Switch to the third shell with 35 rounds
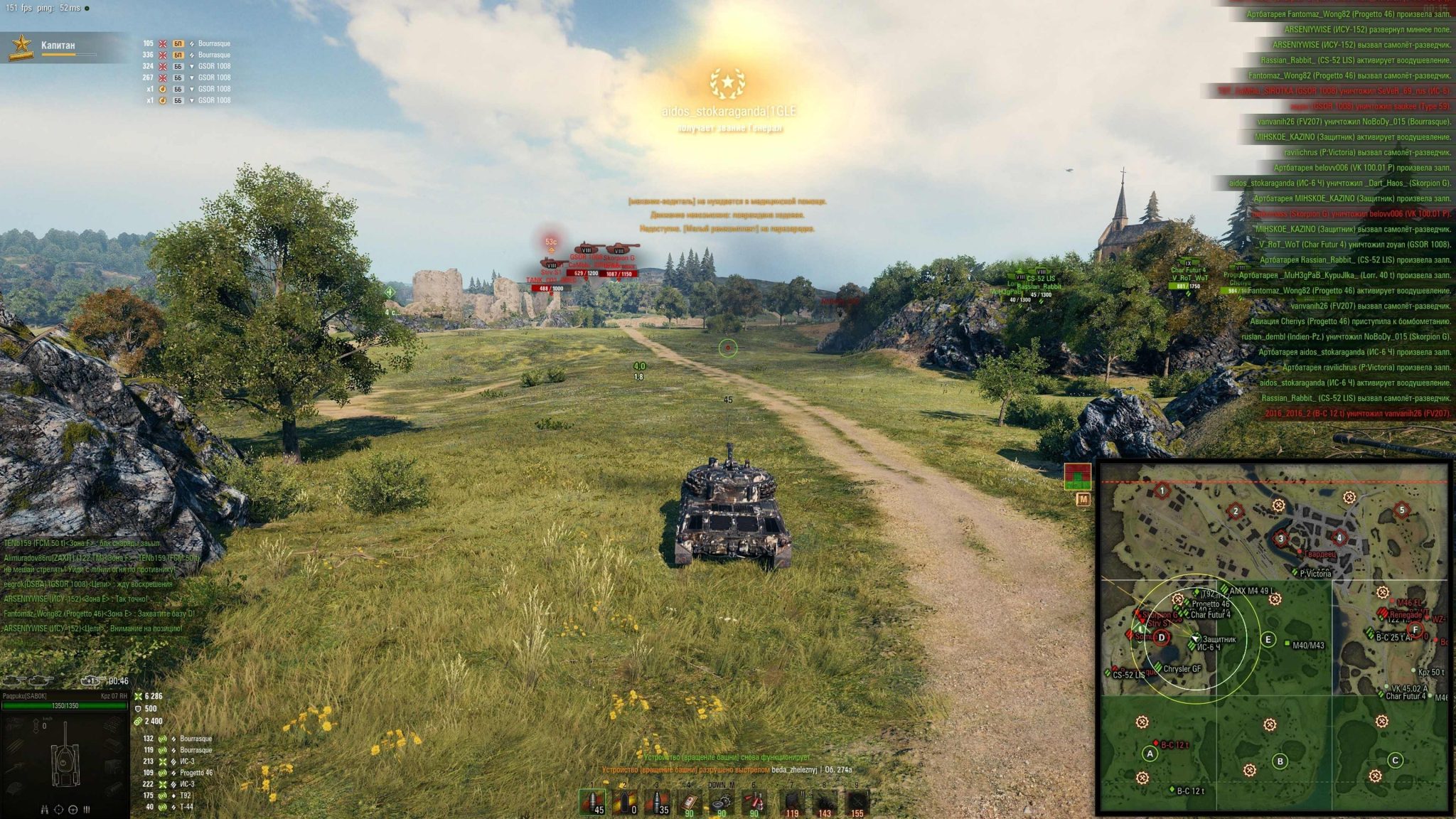 [x=657, y=802]
